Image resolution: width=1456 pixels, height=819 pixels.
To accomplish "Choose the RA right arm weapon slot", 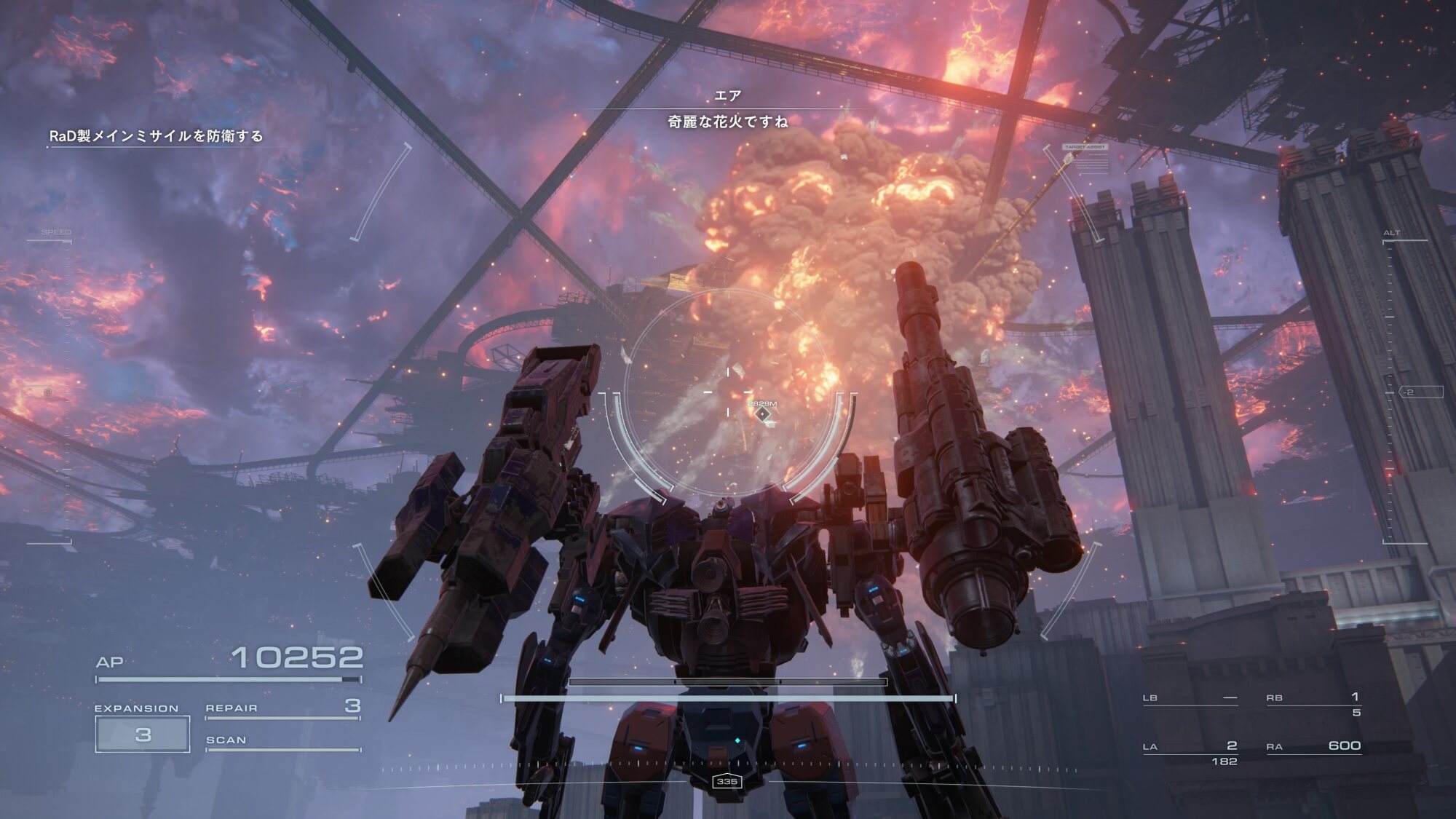I will point(1313,746).
